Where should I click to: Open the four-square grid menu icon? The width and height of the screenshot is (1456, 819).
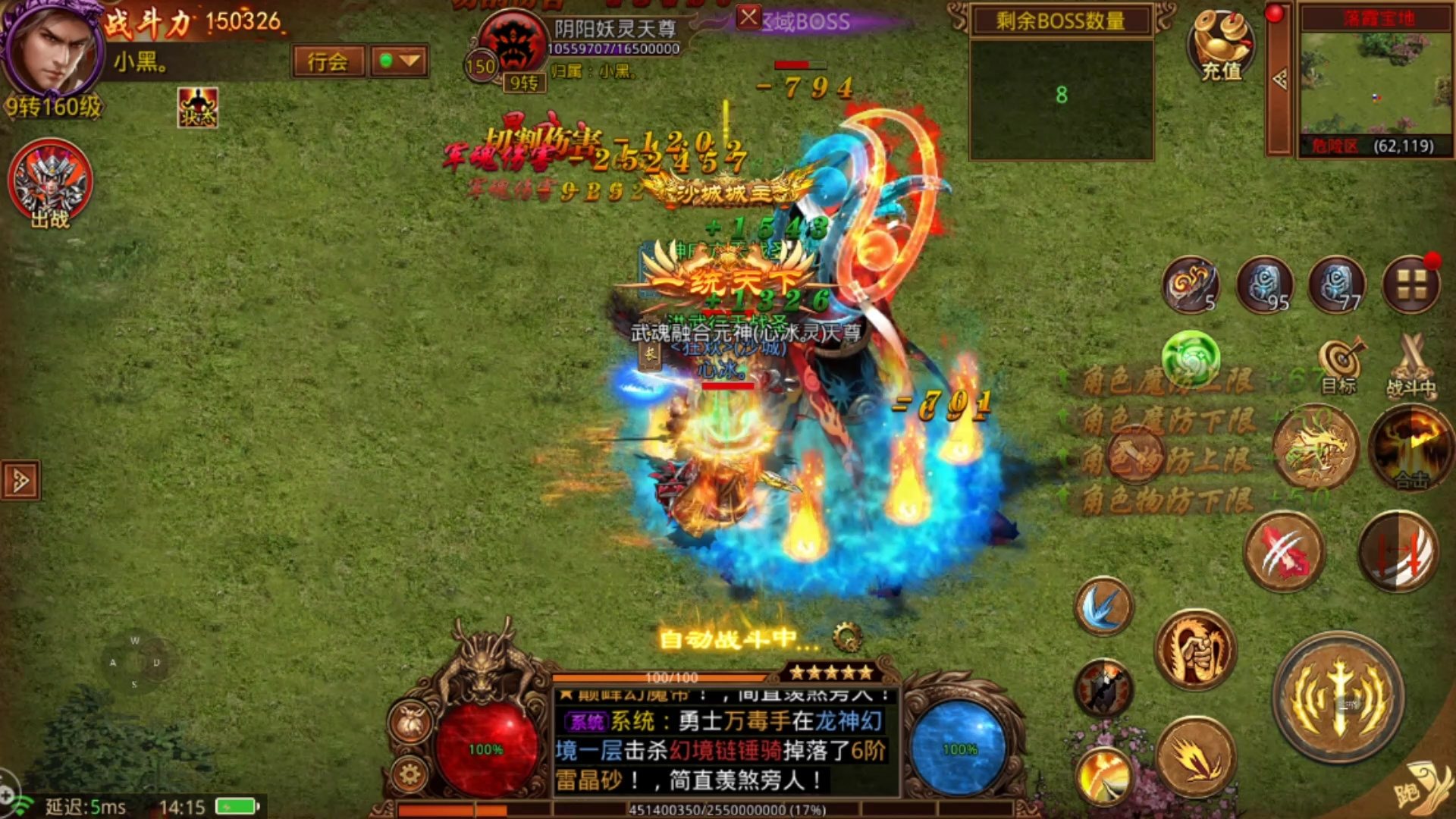coord(1410,285)
